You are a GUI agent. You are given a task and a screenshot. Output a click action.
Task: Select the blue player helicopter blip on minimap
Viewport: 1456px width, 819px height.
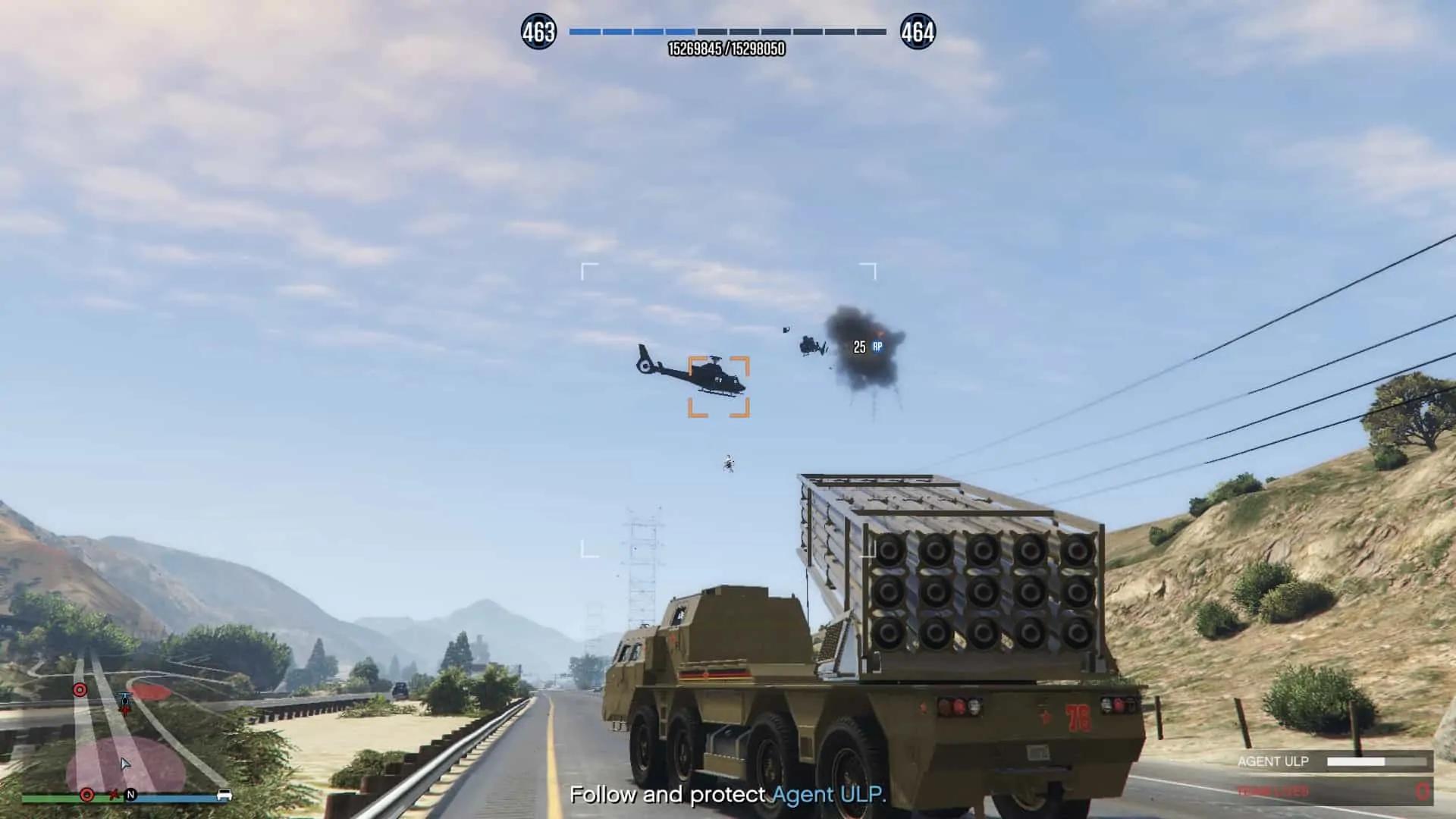point(125,698)
